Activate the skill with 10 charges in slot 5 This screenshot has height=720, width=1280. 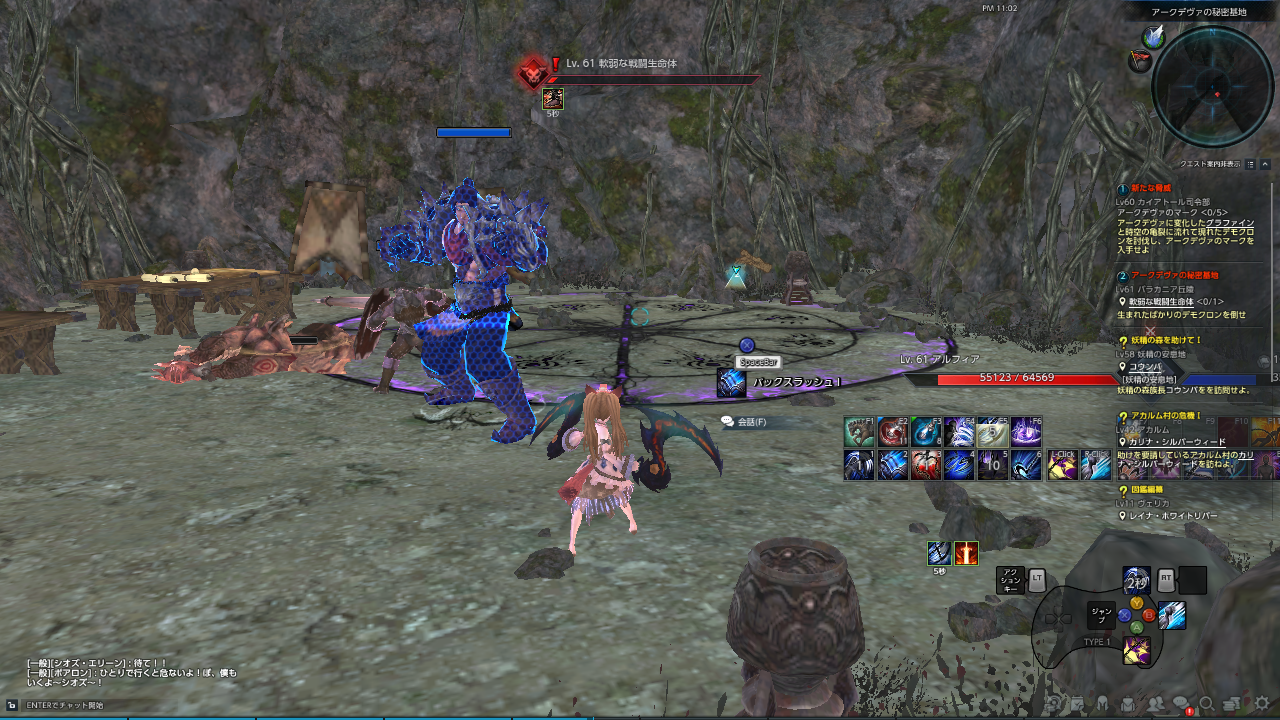point(991,464)
